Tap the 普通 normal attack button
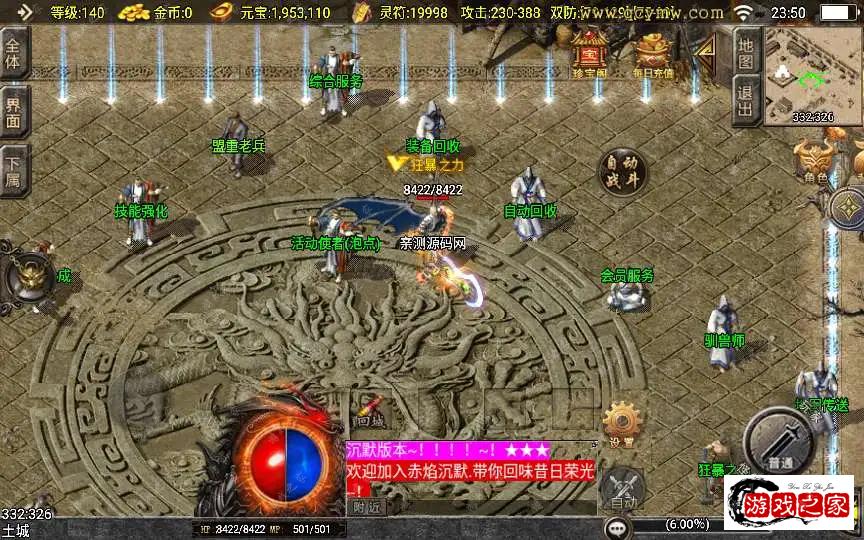The height and width of the screenshot is (540, 864). click(780, 444)
